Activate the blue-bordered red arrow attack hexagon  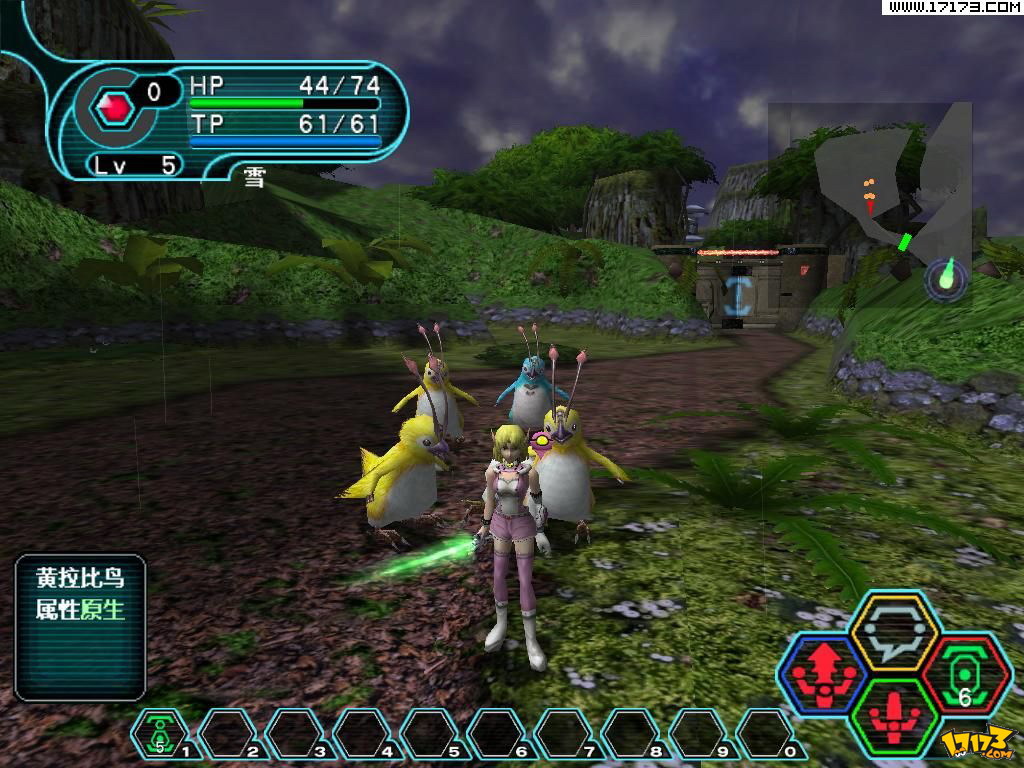822,673
